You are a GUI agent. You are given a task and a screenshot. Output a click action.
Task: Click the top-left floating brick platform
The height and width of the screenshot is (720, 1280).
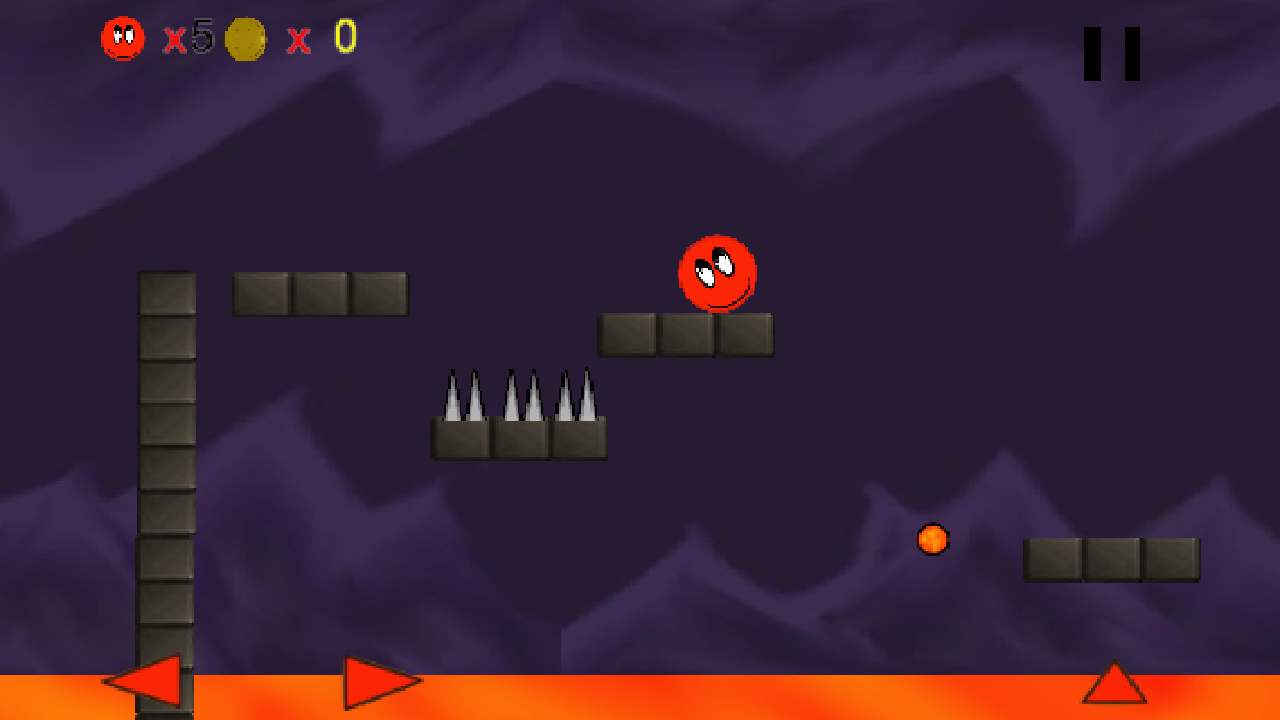[x=320, y=293]
